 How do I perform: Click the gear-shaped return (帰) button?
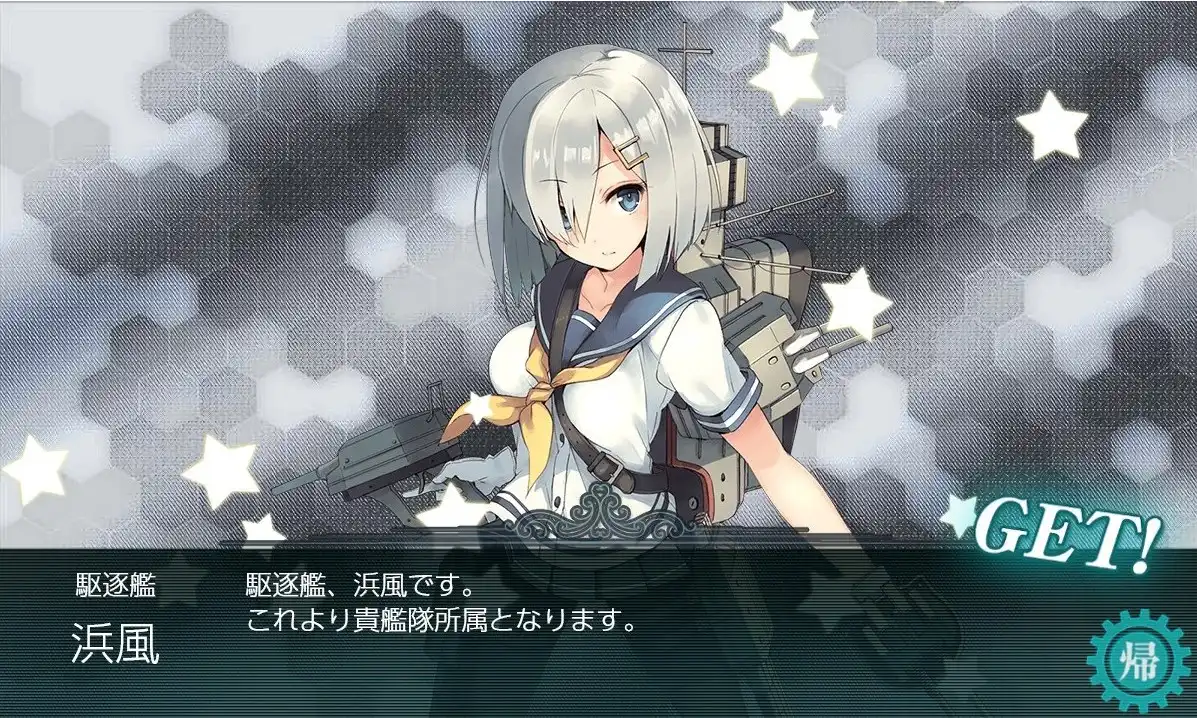1135,661
